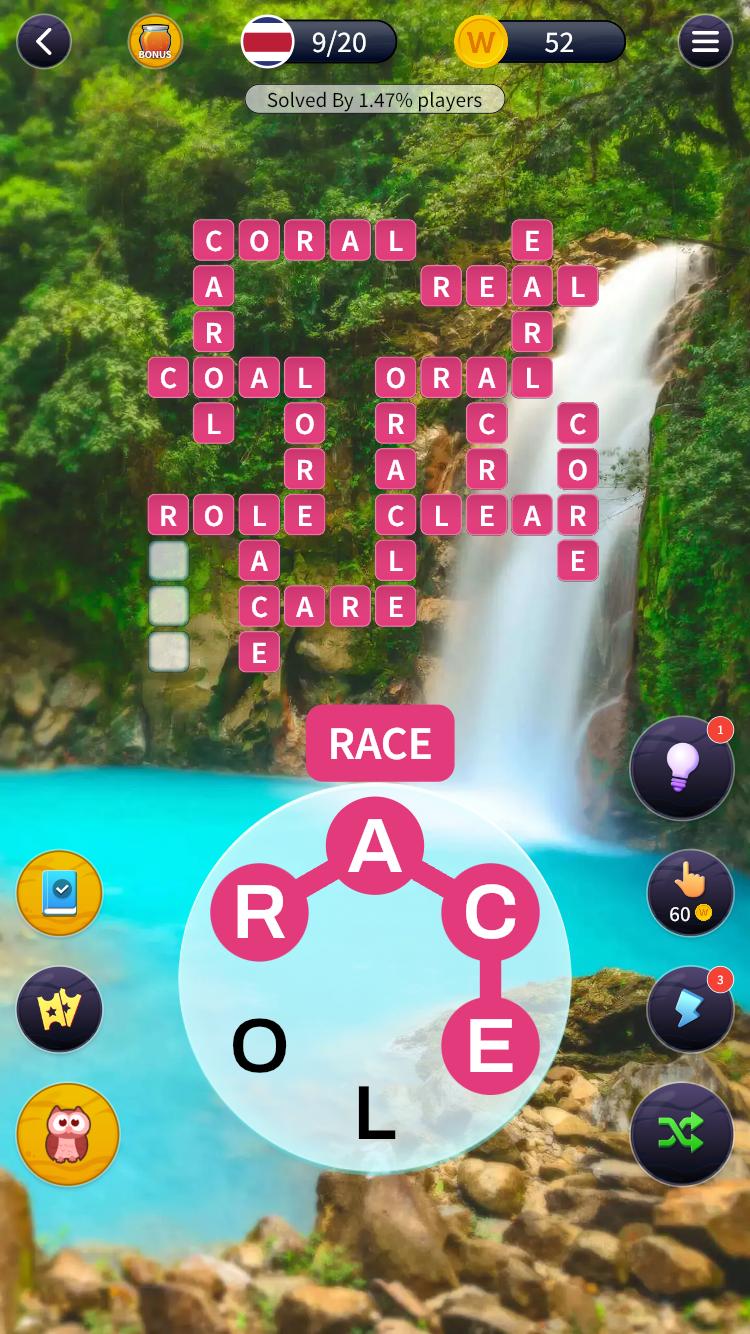This screenshot has height=1334, width=750.
Task: Tap the Costa Rica flag level indicator
Action: pyautogui.click(x=268, y=42)
